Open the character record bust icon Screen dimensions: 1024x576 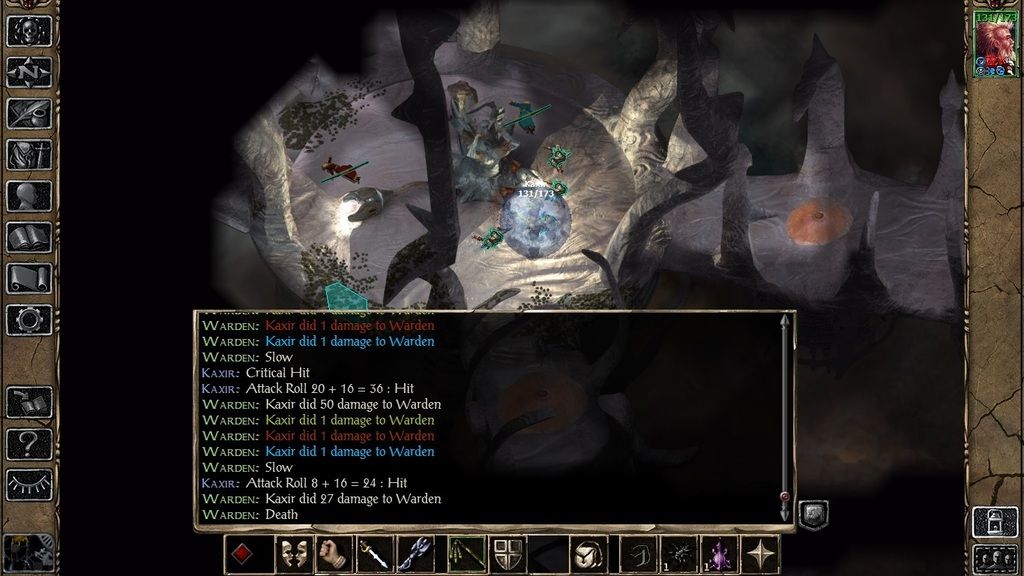(29, 196)
